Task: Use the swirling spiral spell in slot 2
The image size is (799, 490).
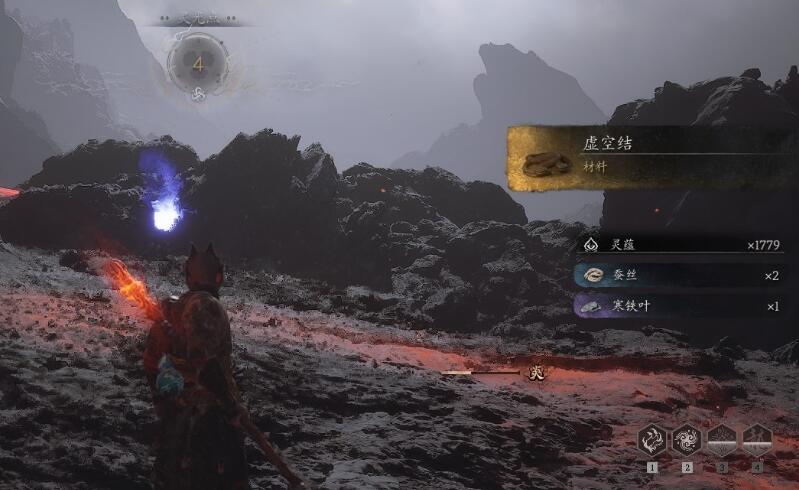Action: [687, 439]
